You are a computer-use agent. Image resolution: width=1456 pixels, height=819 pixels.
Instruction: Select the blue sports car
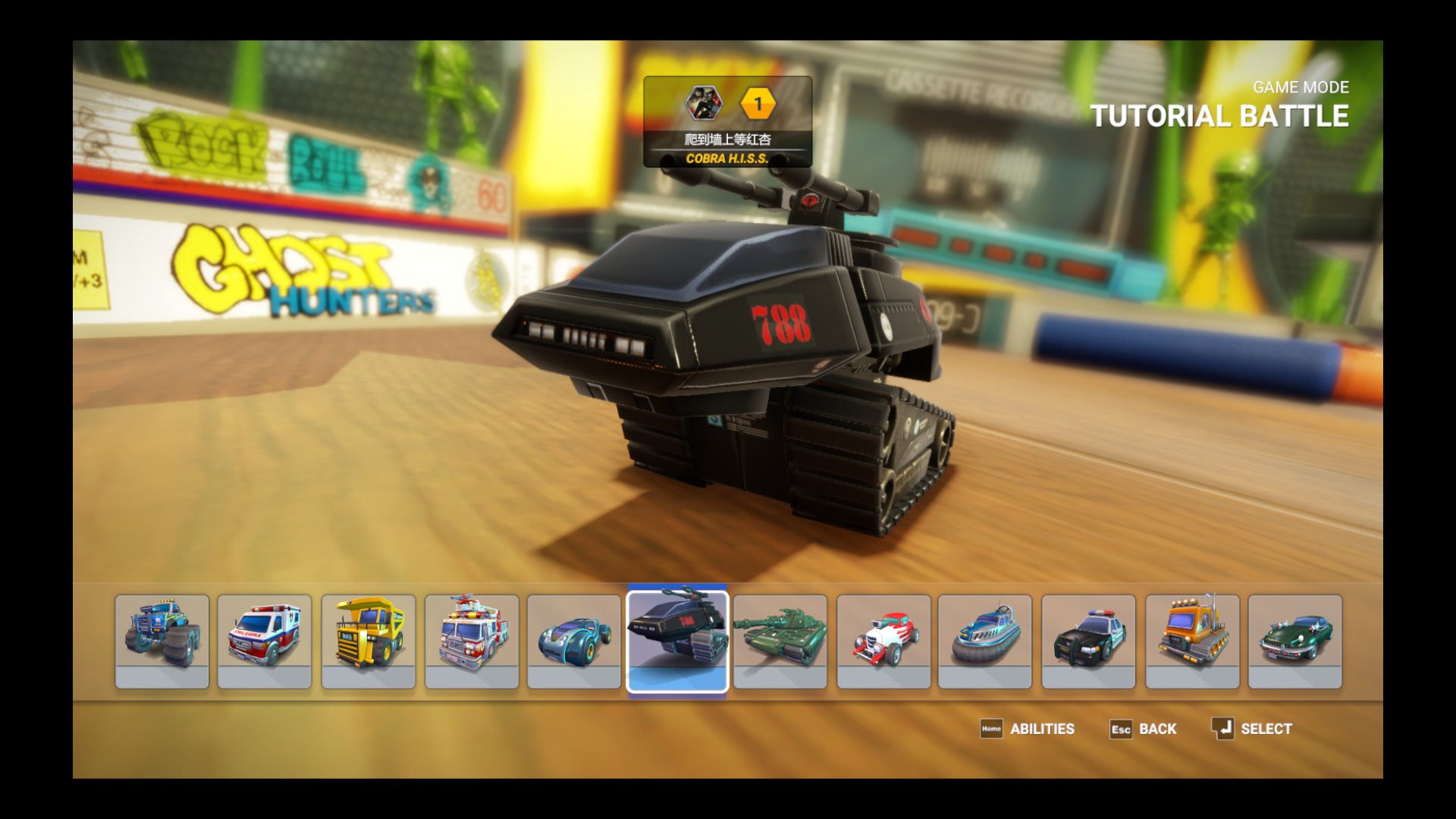click(574, 641)
